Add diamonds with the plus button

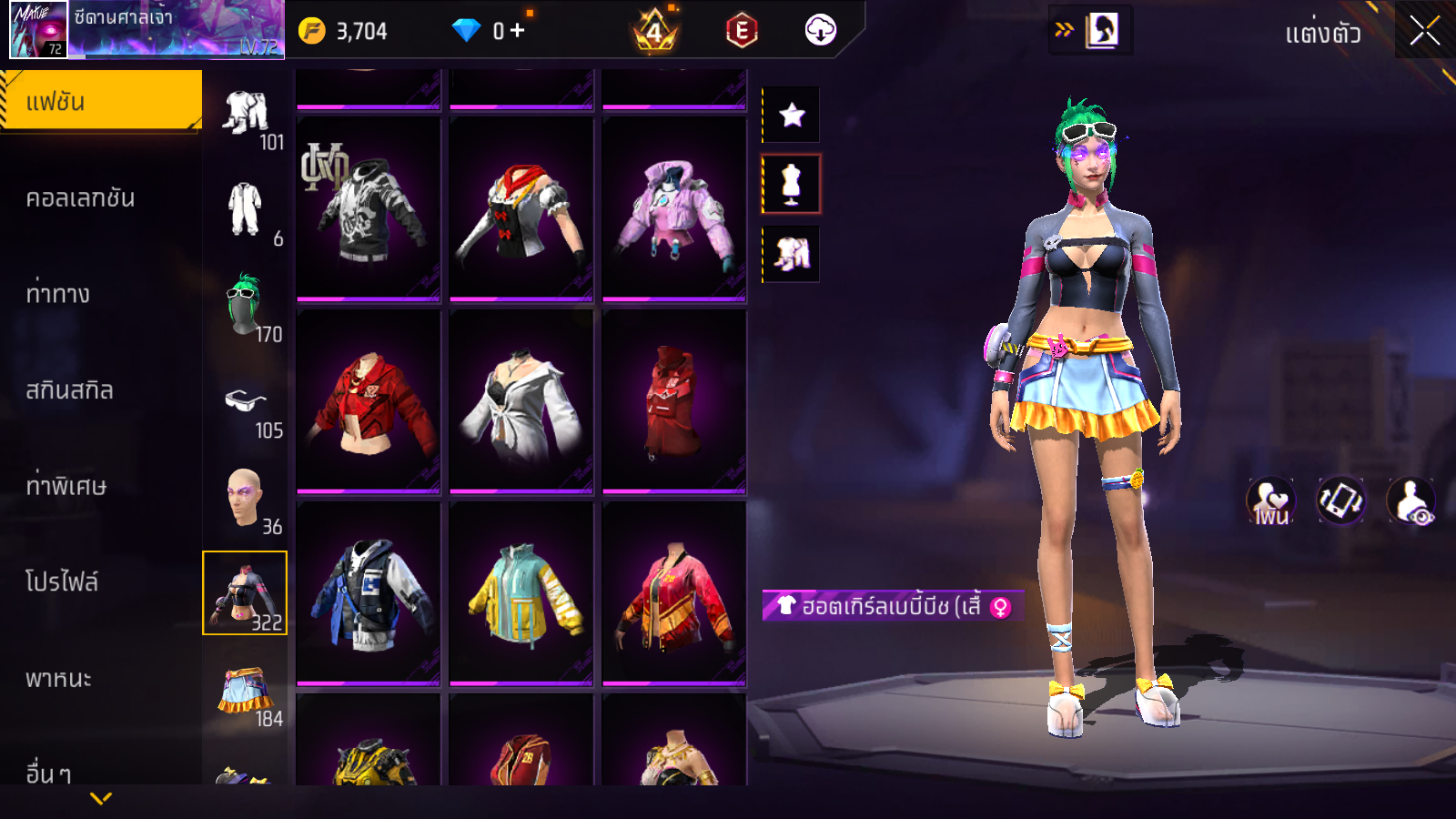coord(518,31)
